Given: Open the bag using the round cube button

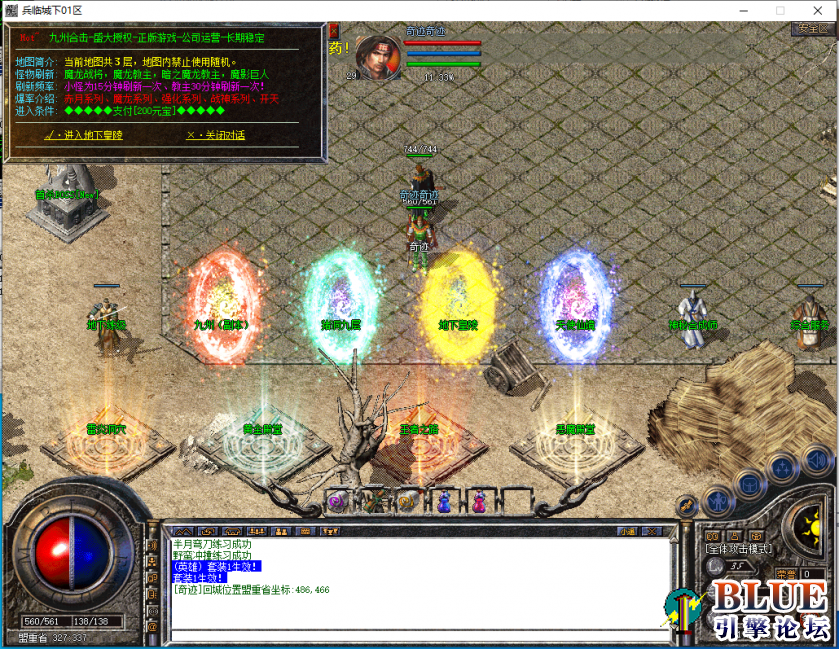Looking at the screenshot, I should [749, 485].
